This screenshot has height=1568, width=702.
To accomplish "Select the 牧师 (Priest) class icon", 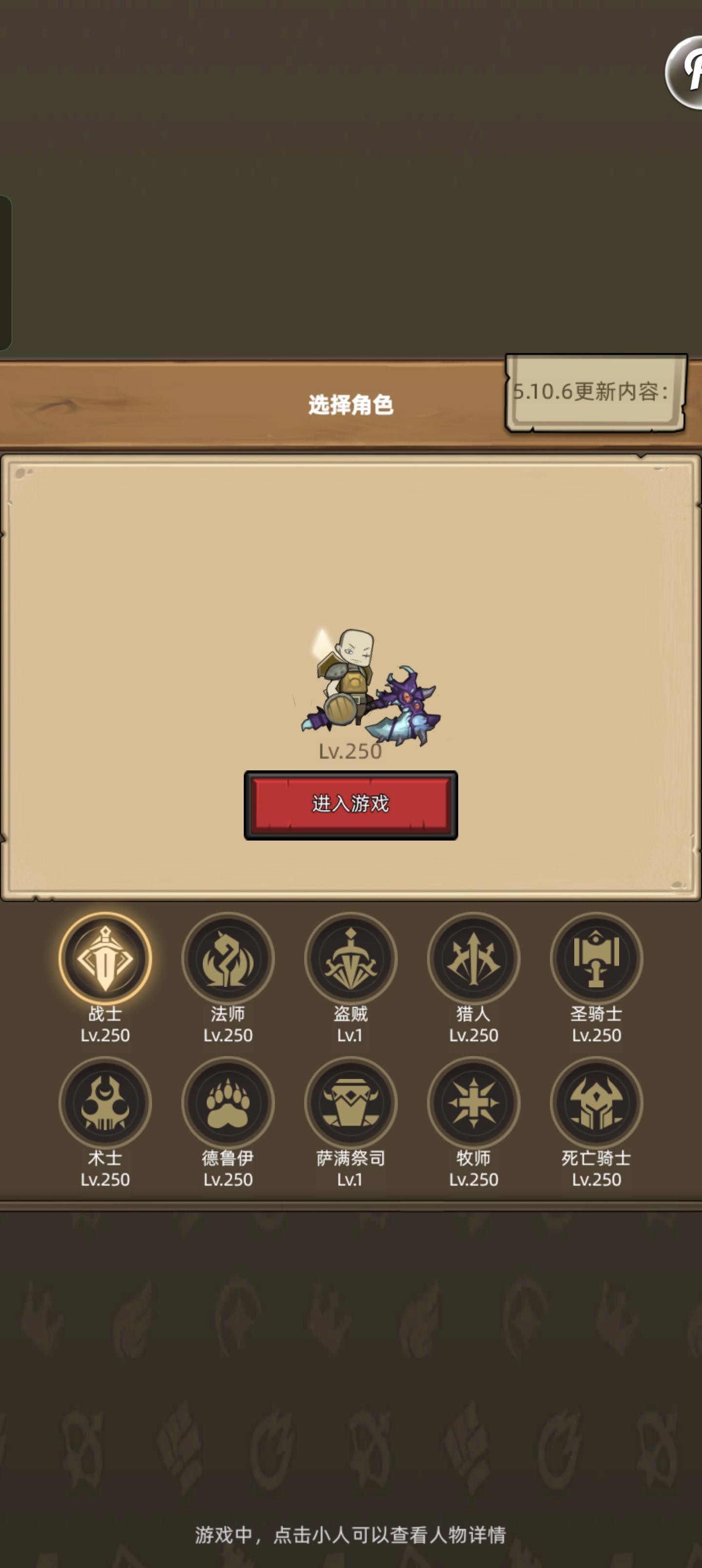I will click(474, 1102).
